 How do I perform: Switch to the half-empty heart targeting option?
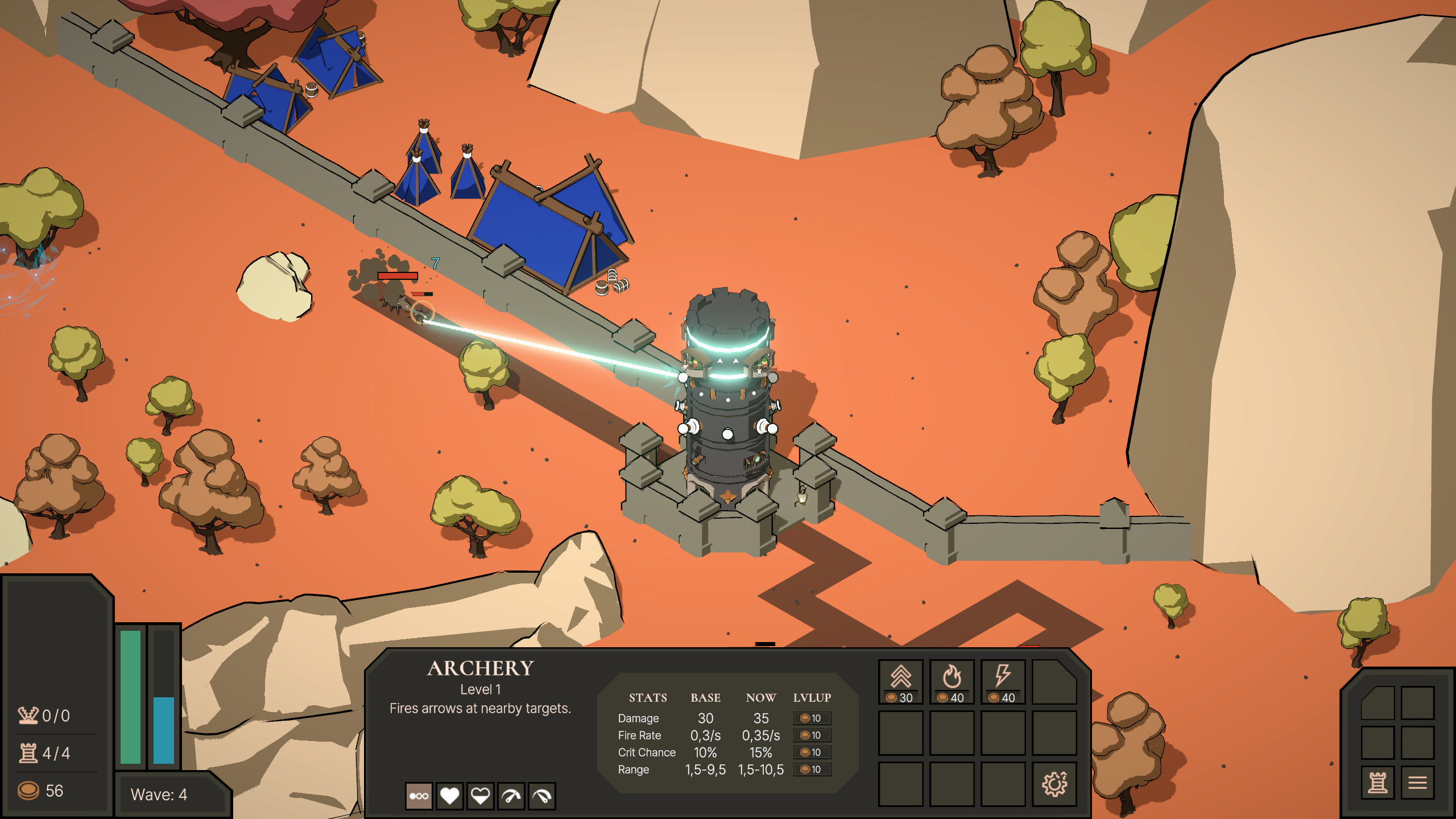(481, 796)
